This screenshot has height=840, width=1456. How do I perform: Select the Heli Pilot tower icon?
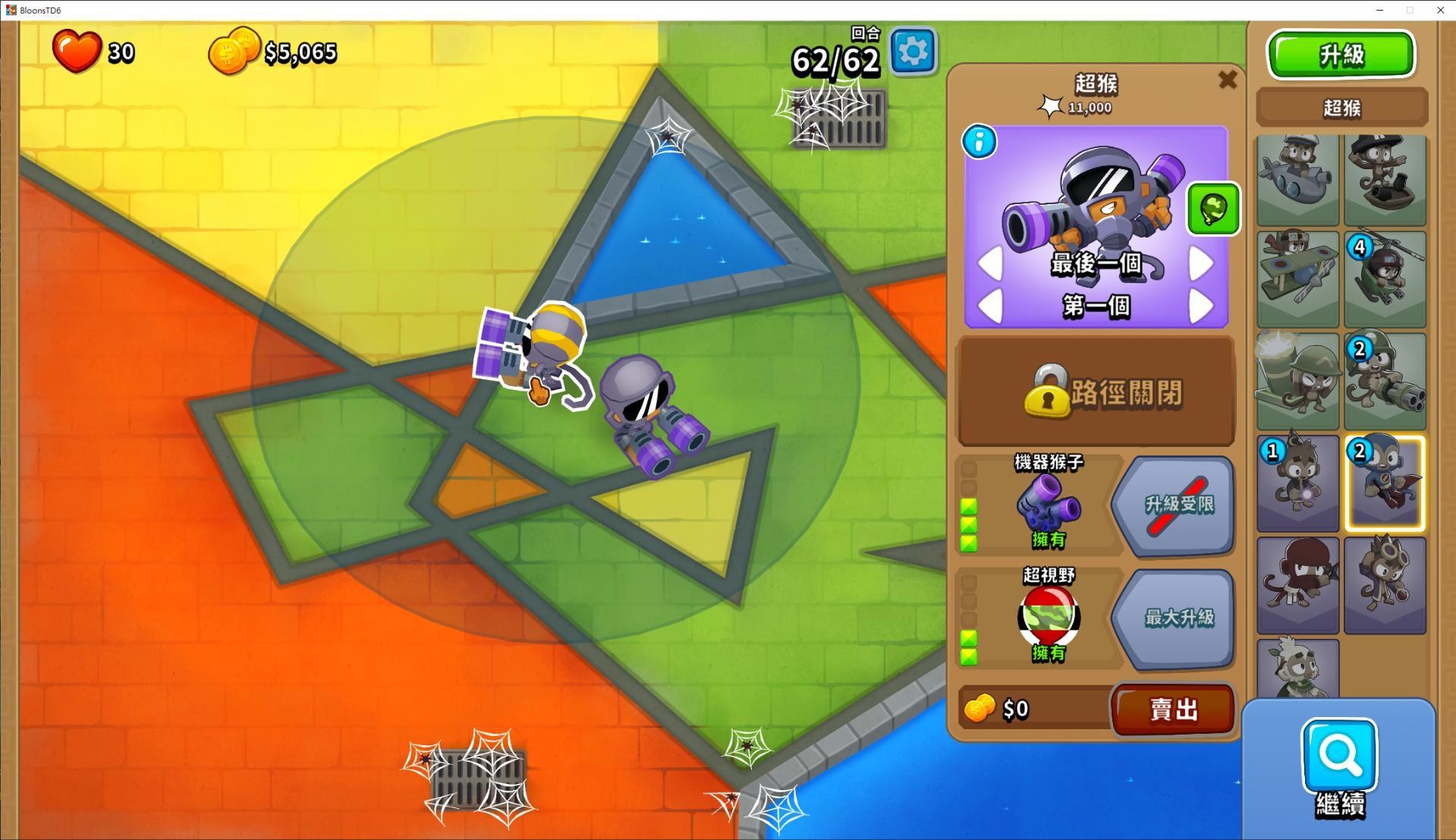tap(1384, 278)
